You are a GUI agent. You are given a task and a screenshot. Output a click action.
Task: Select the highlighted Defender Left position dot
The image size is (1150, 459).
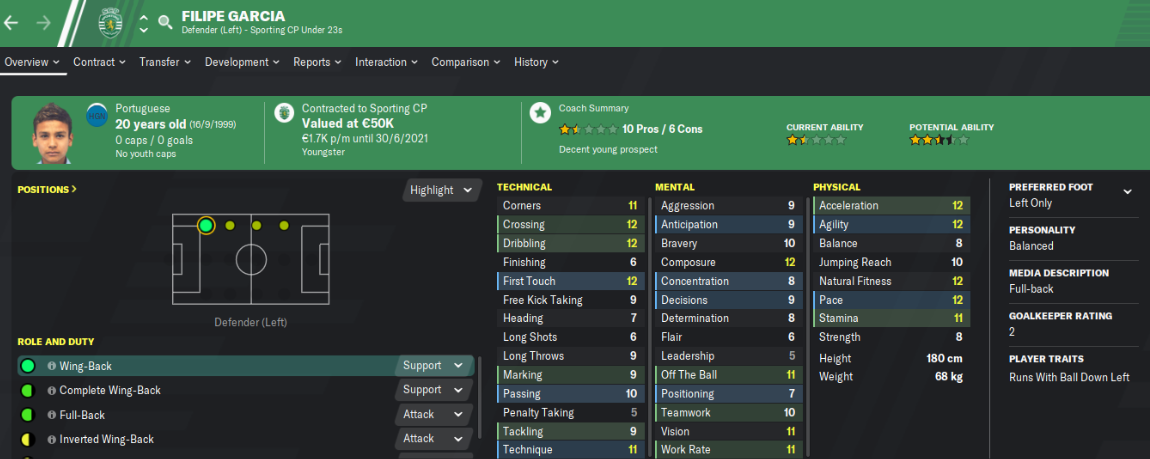click(x=206, y=226)
